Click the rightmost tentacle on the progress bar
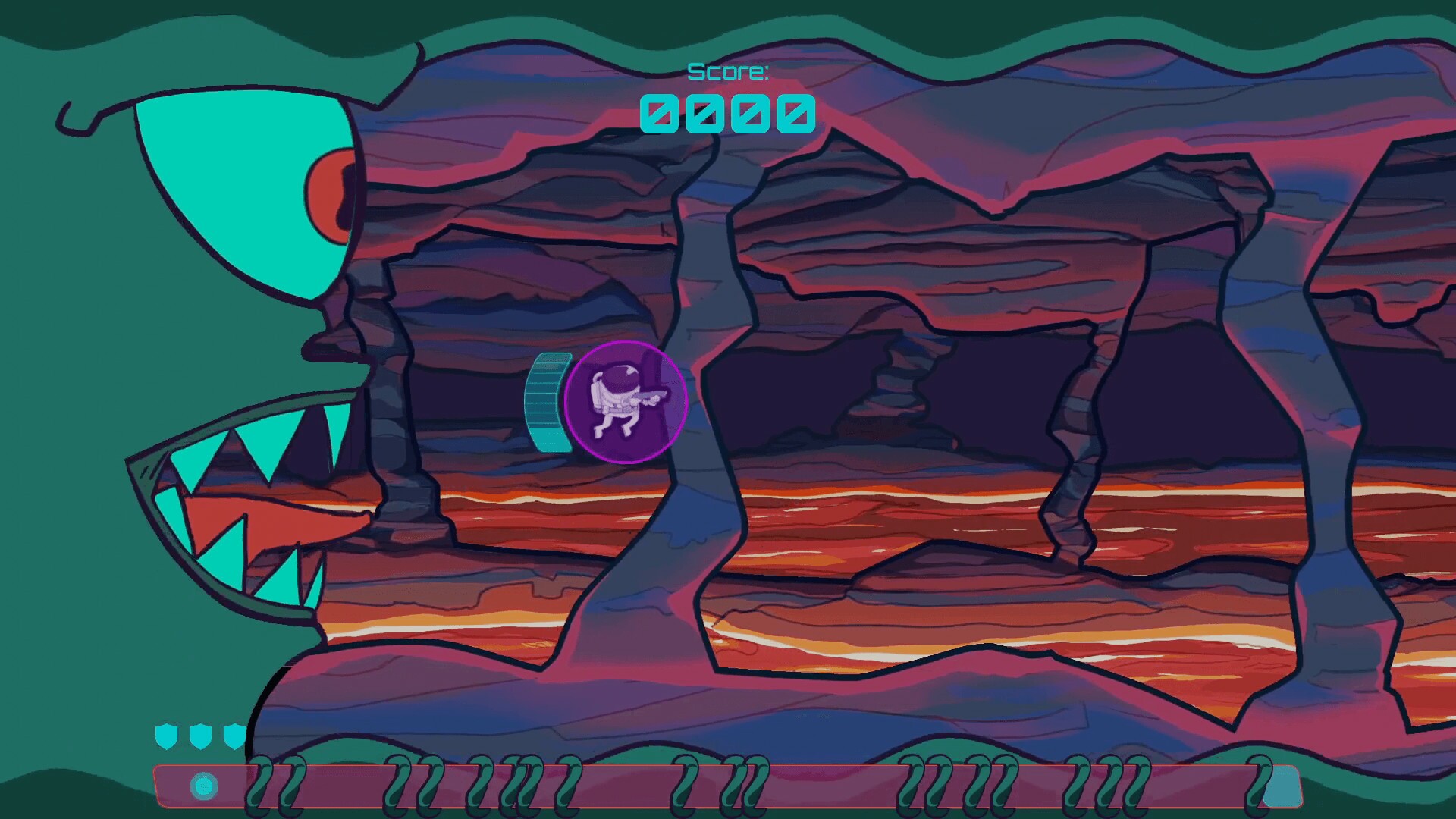The image size is (1456, 819). coord(1259,781)
